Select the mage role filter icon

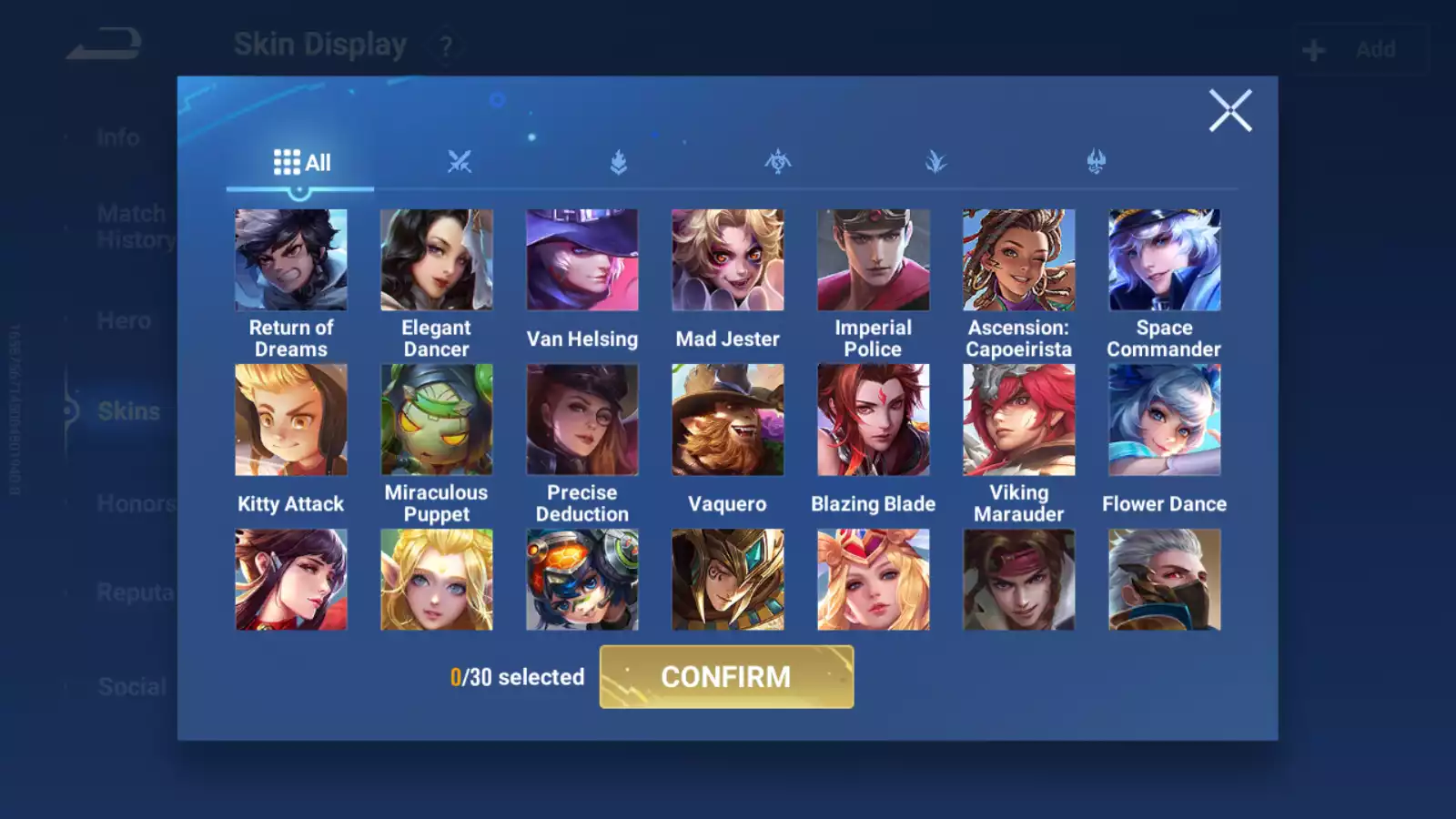coord(935,161)
